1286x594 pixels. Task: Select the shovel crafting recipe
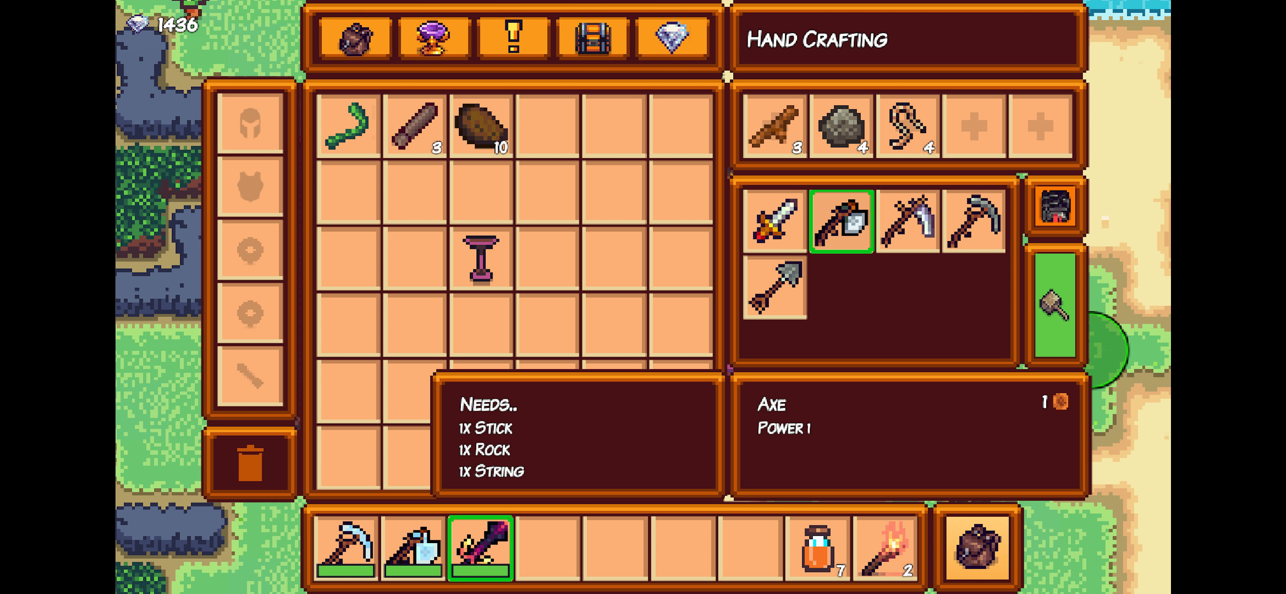775,288
